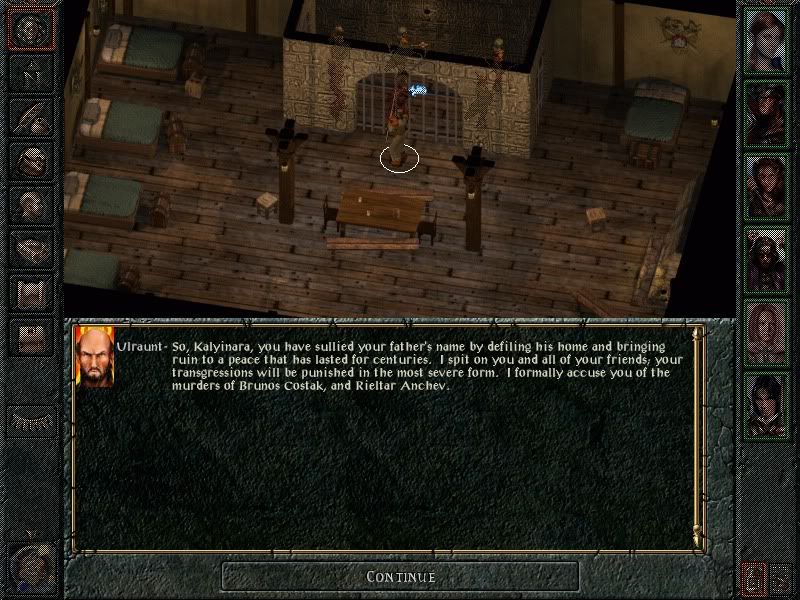800x600 pixels.
Task: Select the second party member portrait
Action: pos(767,115)
